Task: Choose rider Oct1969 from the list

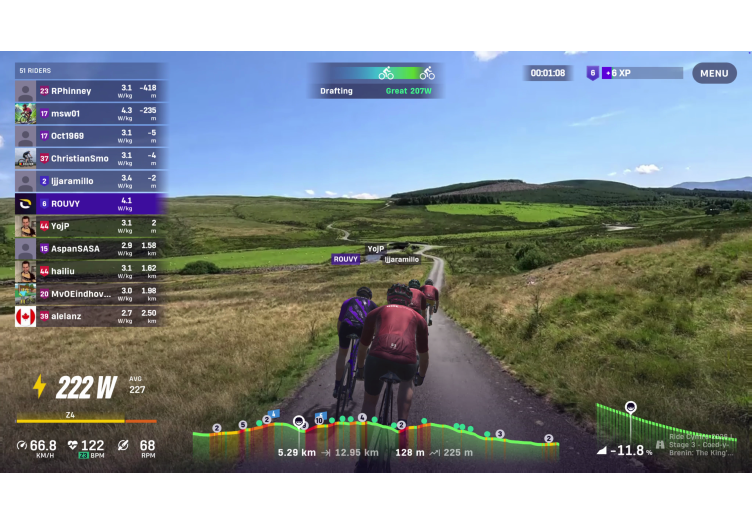Action: click(90, 136)
